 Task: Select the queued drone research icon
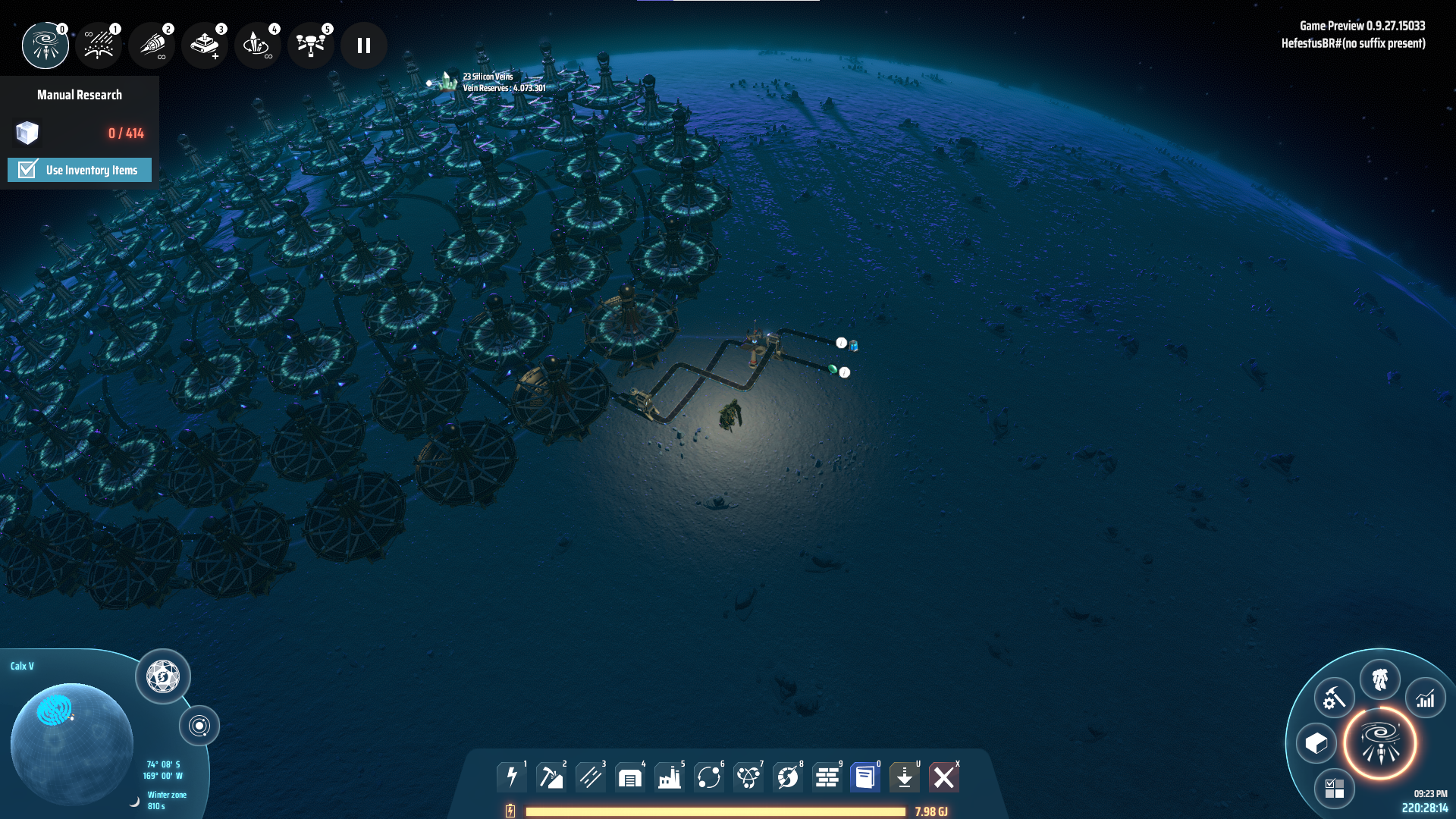coord(311,45)
